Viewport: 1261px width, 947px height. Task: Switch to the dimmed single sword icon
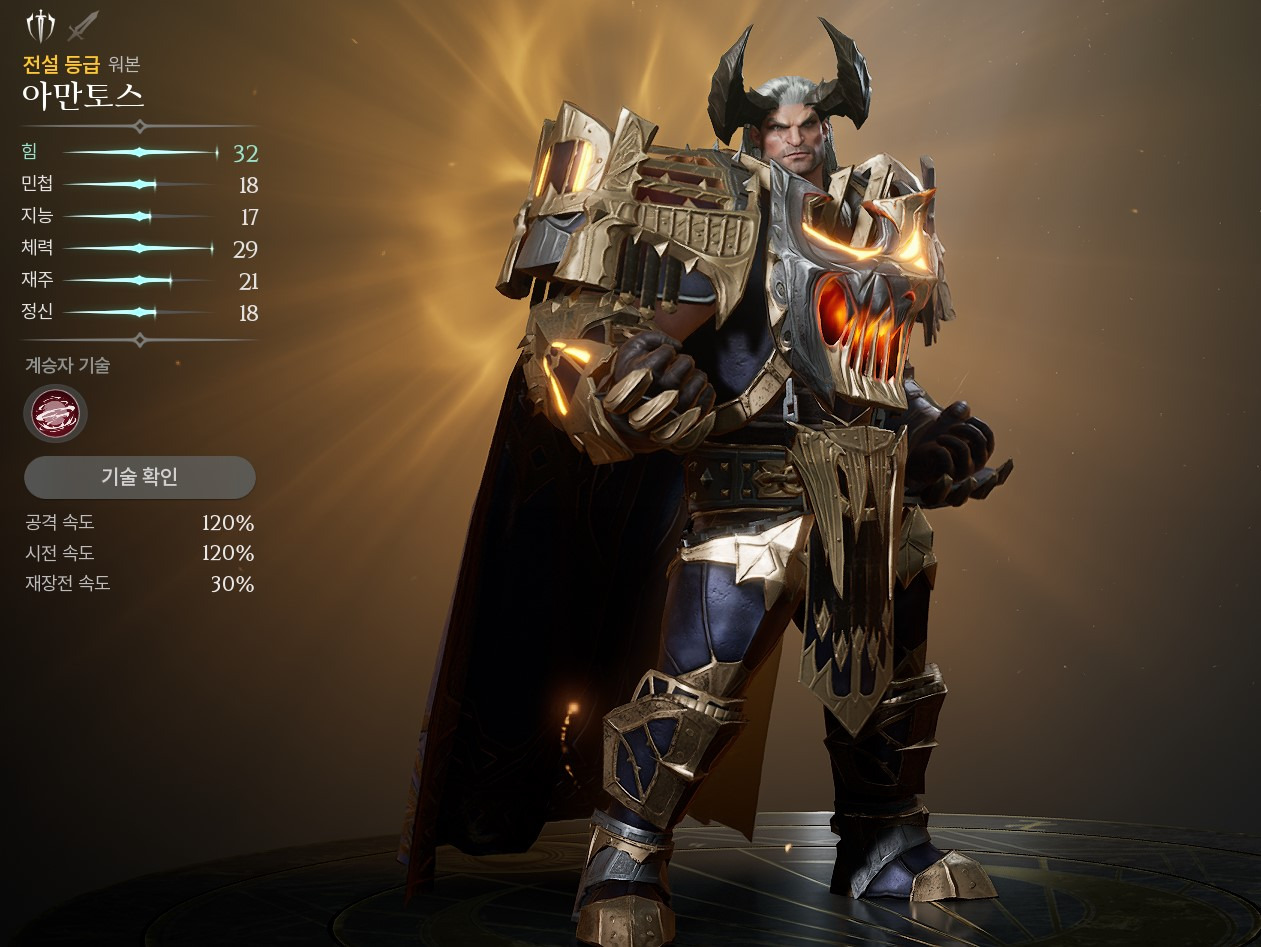(x=83, y=25)
